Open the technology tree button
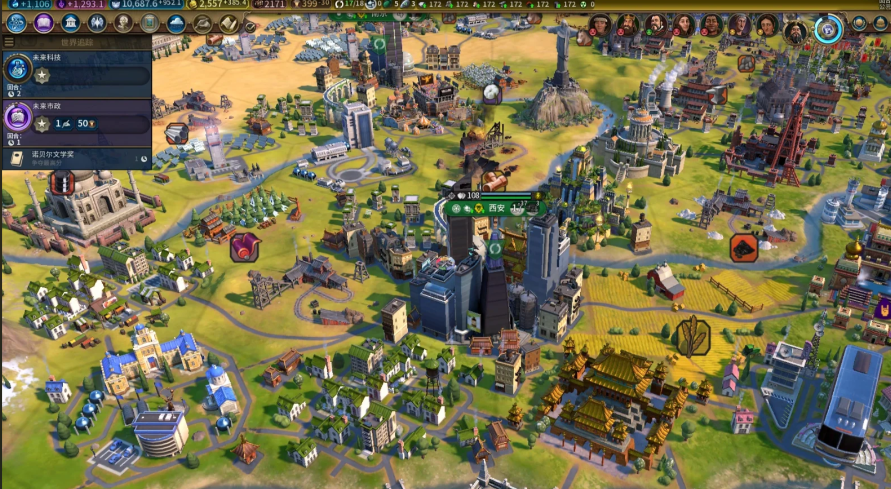Image resolution: width=891 pixels, height=489 pixels. 16,23
